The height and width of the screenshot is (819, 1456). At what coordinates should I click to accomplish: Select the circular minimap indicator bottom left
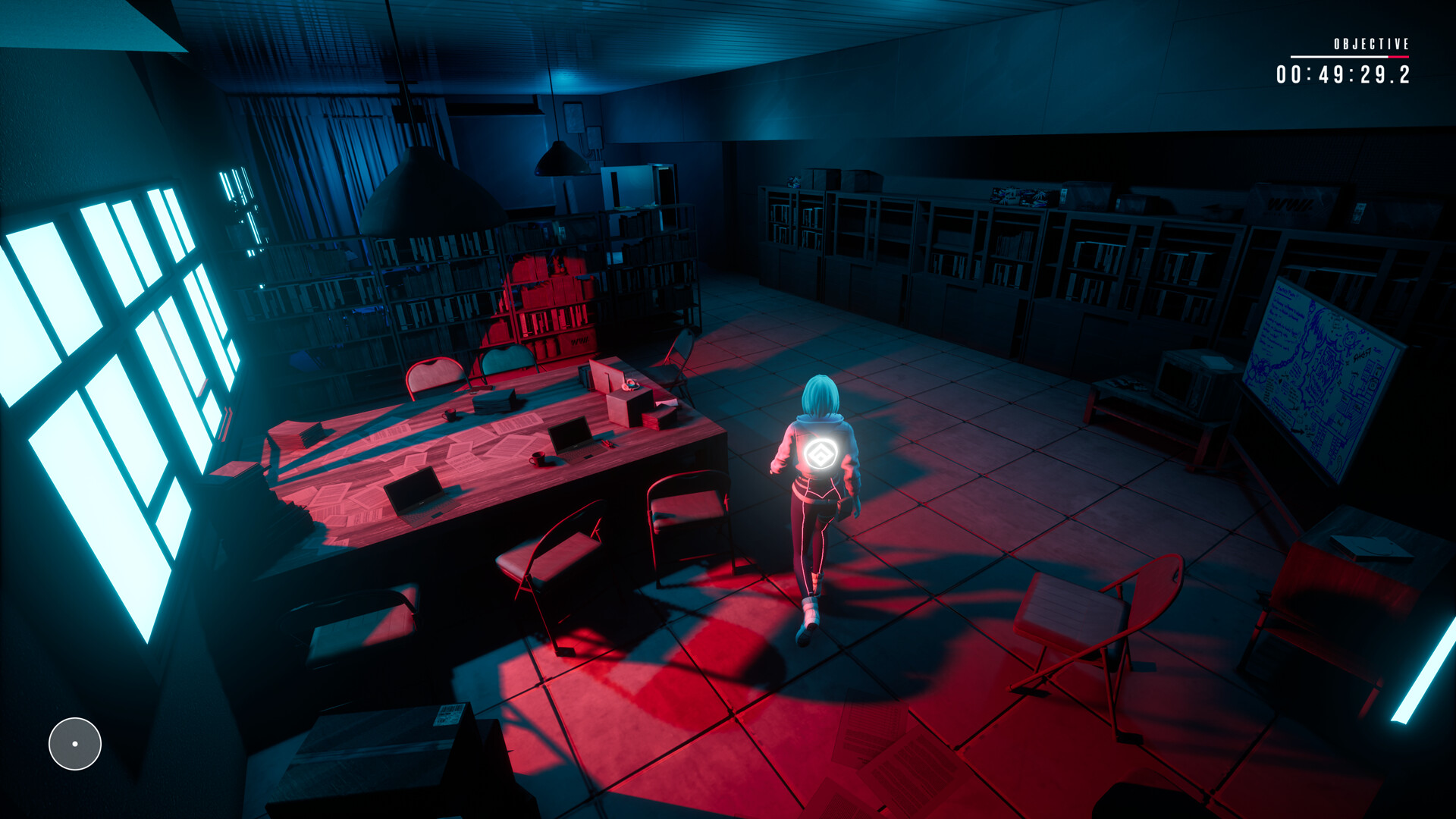click(x=74, y=744)
